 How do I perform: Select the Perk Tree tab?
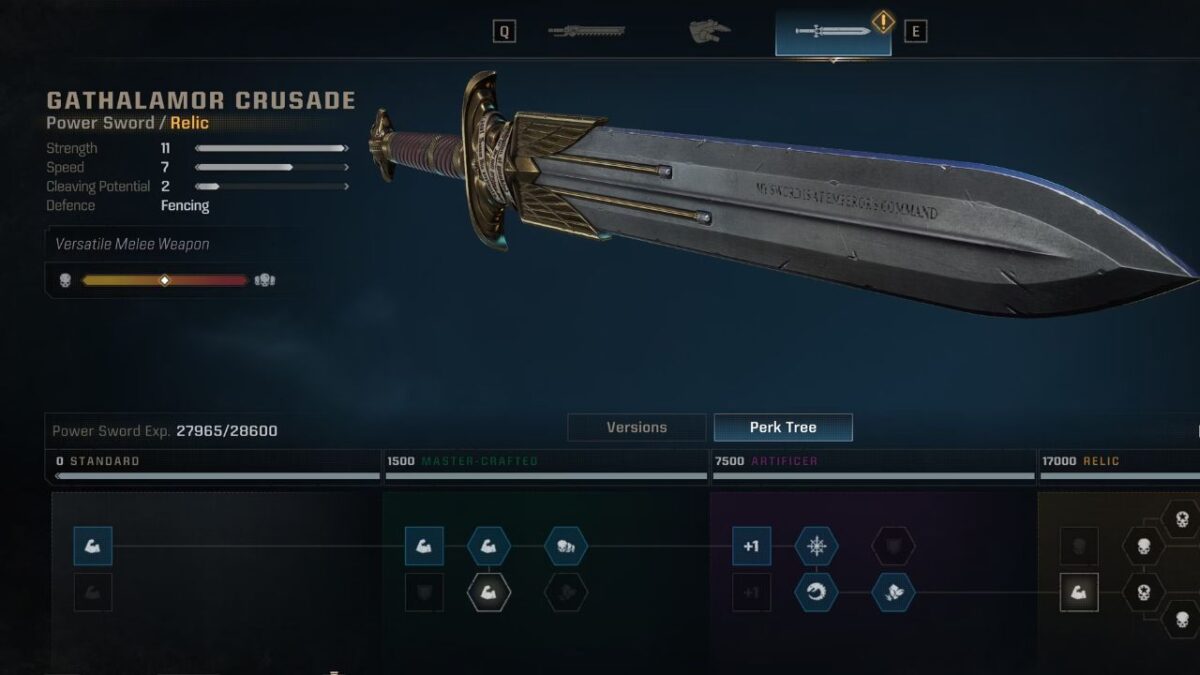(783, 427)
